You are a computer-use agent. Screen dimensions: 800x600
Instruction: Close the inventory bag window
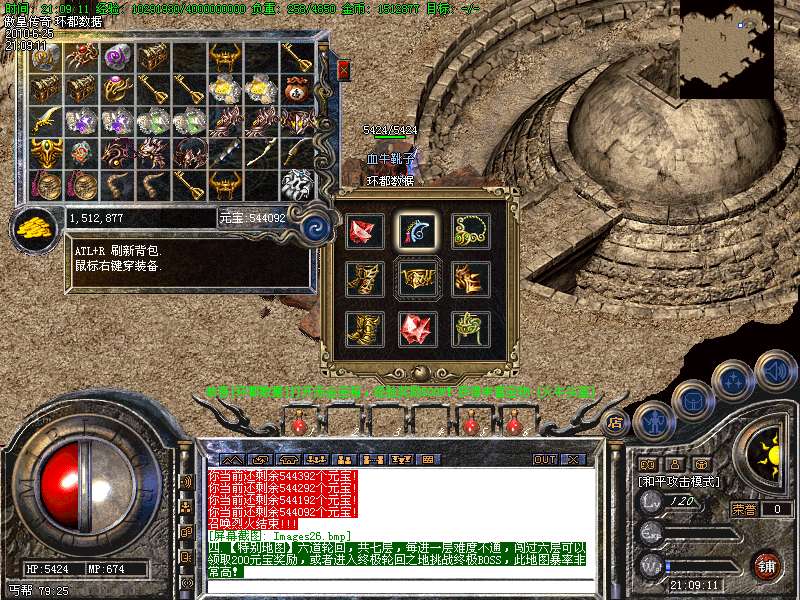coord(344,70)
